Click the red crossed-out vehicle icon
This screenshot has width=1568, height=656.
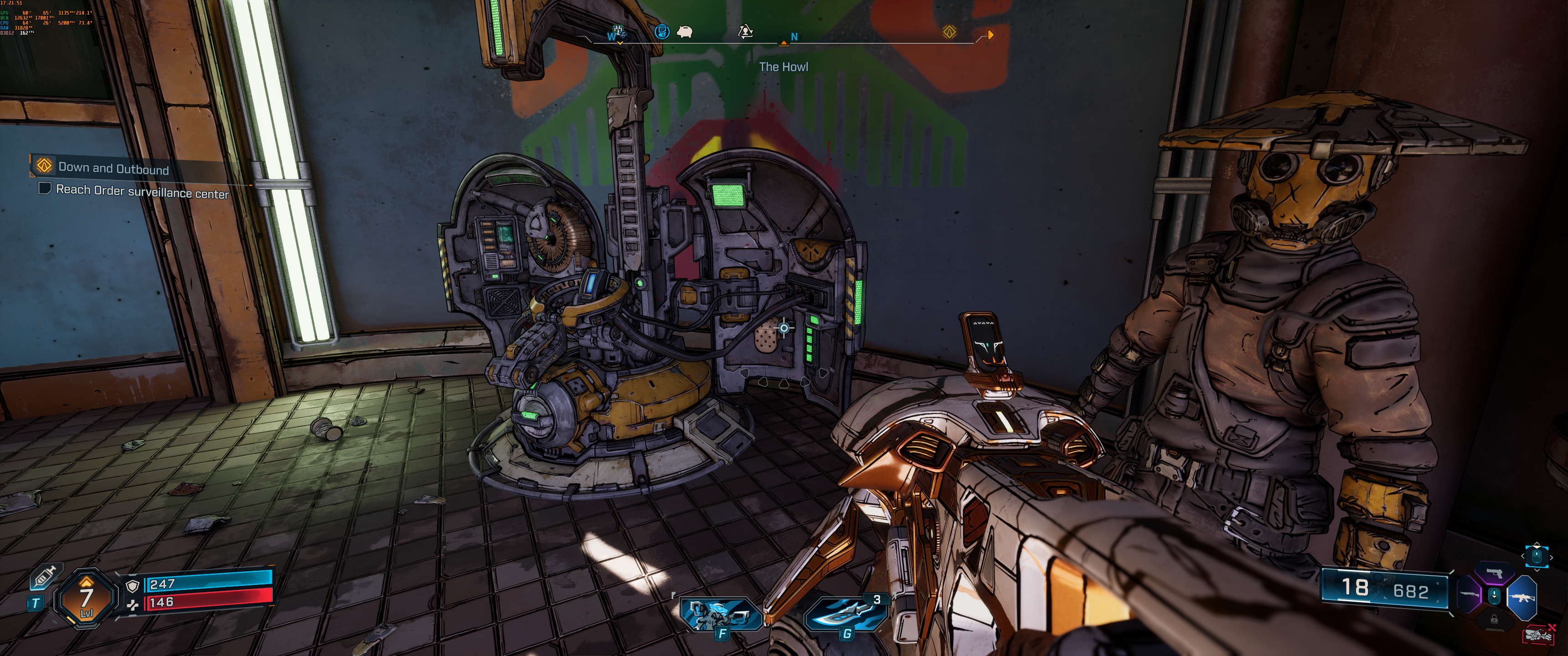[1538, 635]
